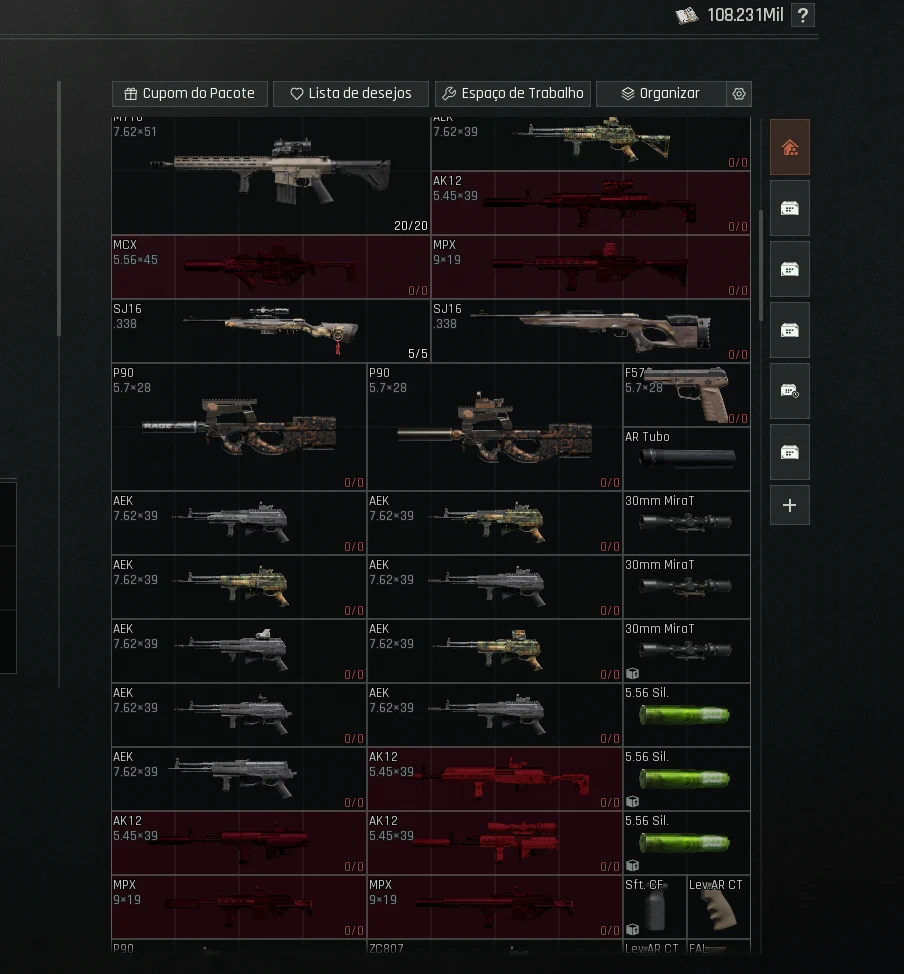
Task: Click Organizar to sort the stash
Action: pos(660,94)
